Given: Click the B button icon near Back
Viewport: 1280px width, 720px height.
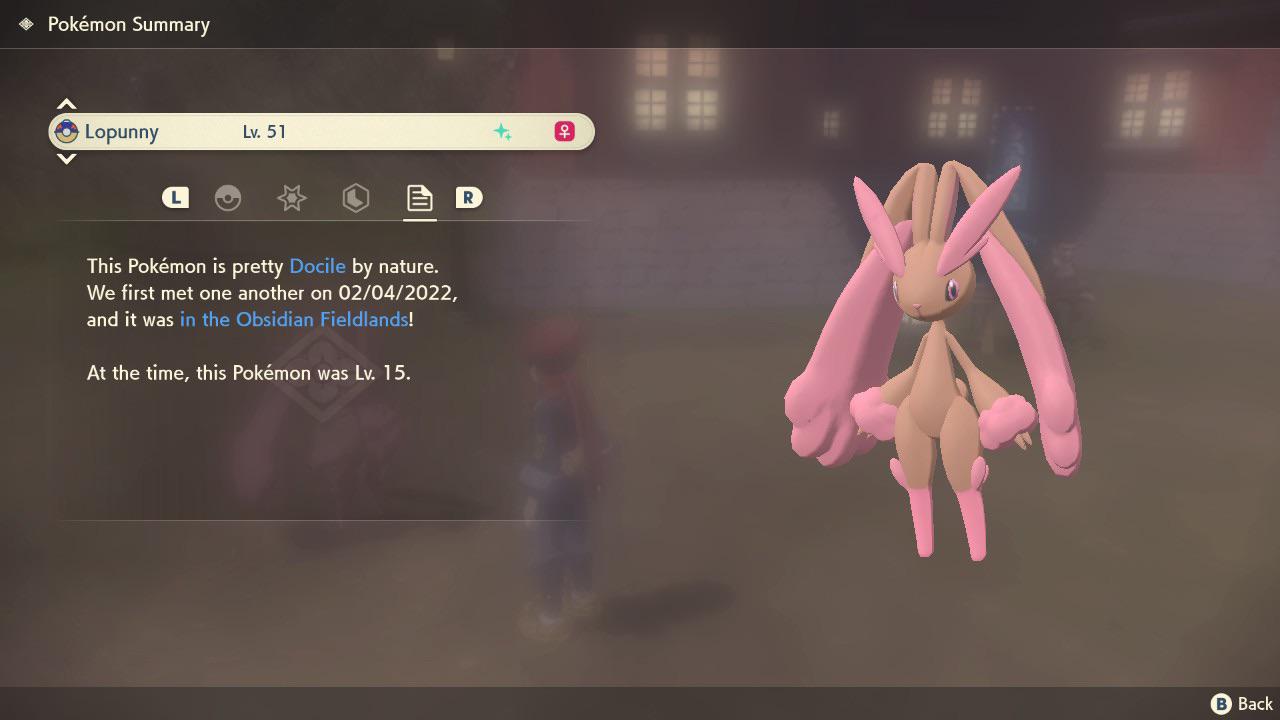Looking at the screenshot, I should click(x=1219, y=703).
